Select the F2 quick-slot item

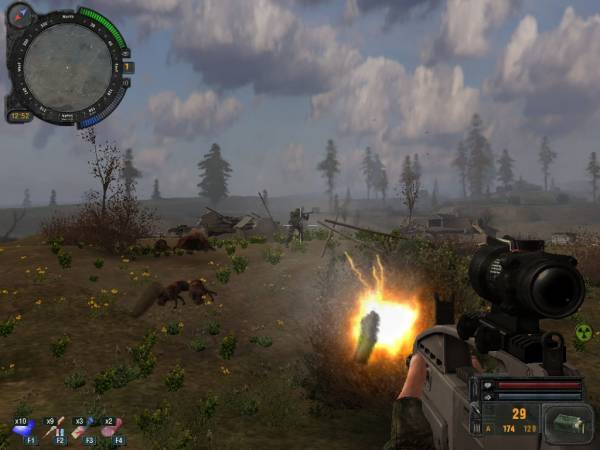pyautogui.click(x=54, y=430)
